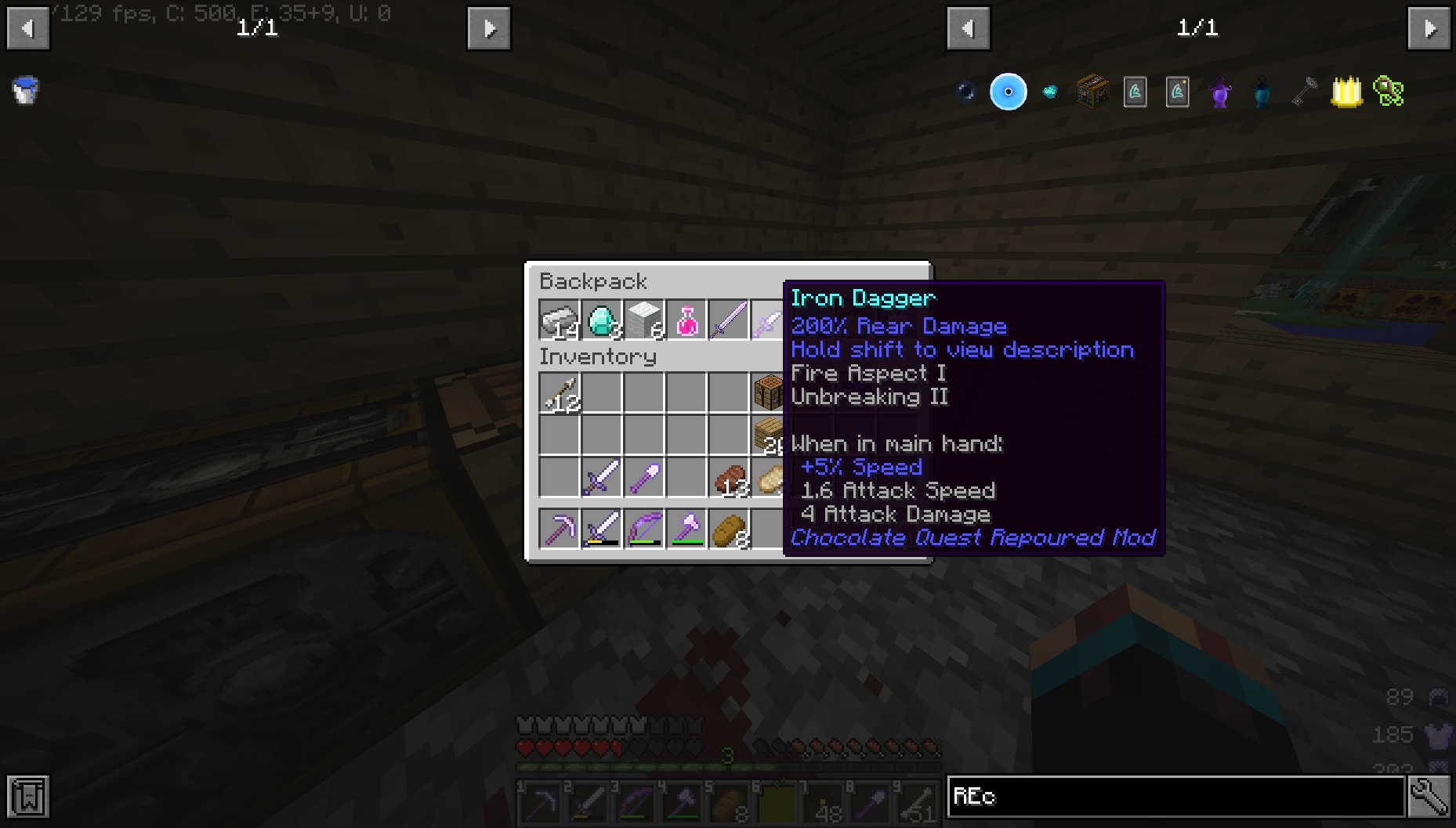
Task: Click the water bucket icon top left
Action: coord(24,90)
